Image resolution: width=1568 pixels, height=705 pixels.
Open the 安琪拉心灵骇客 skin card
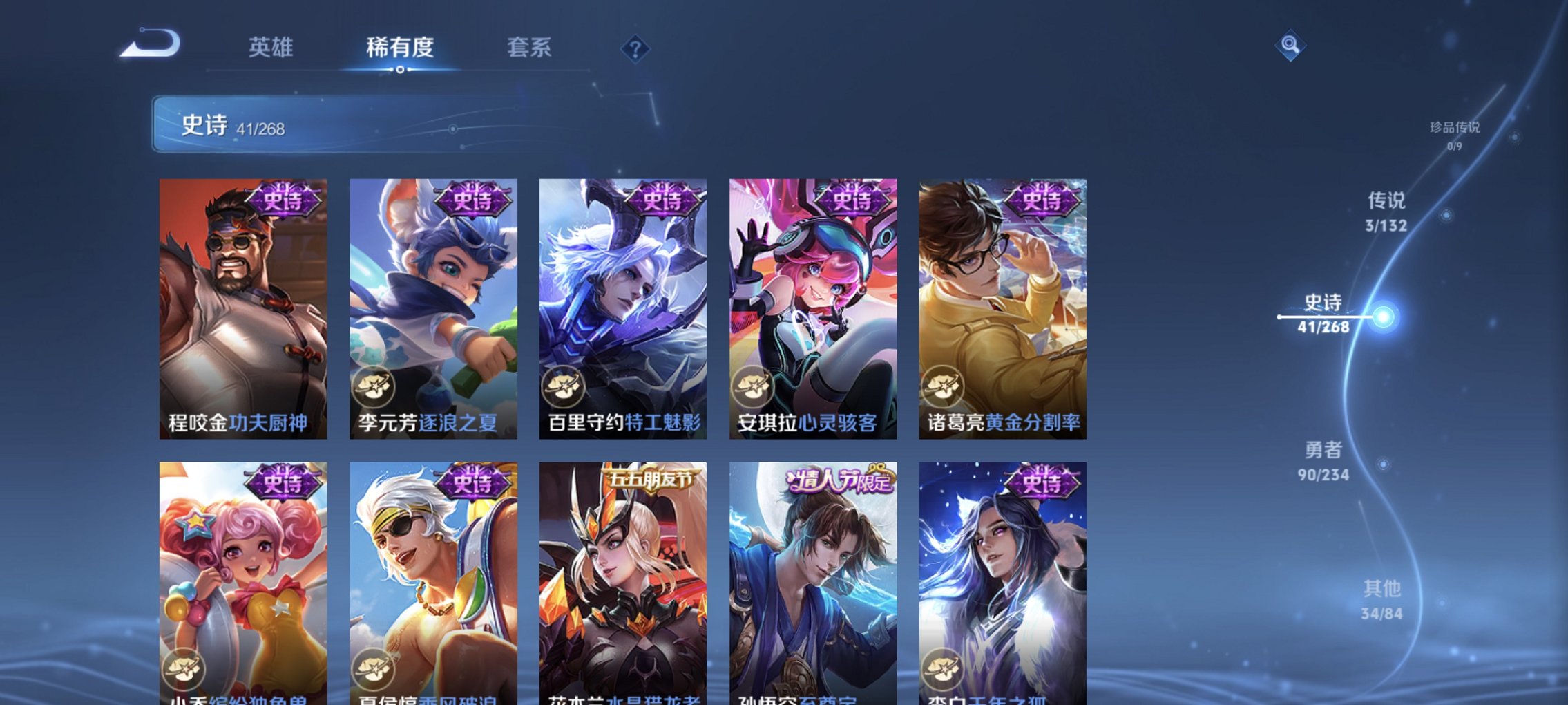tap(813, 304)
